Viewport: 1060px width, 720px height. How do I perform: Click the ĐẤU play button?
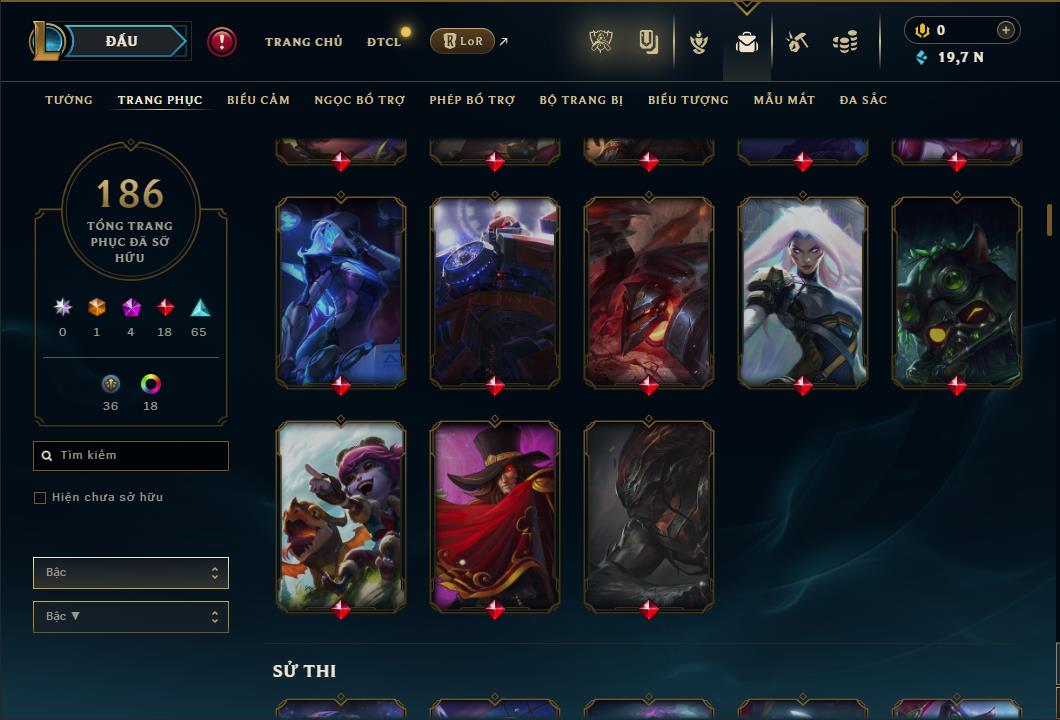pos(122,41)
